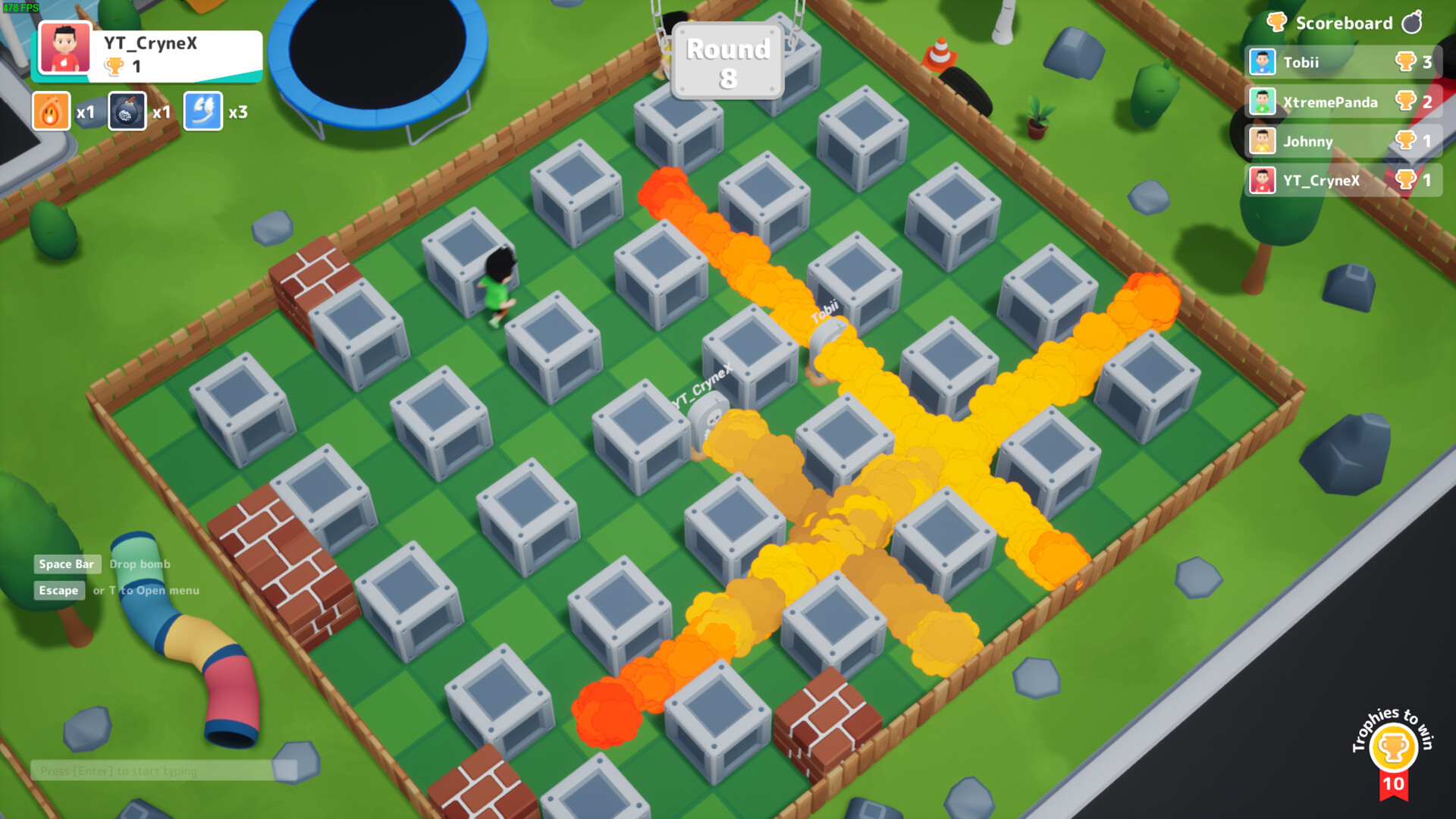Click the Escape open menu keybind
This screenshot has height=819, width=1456.
(x=59, y=590)
